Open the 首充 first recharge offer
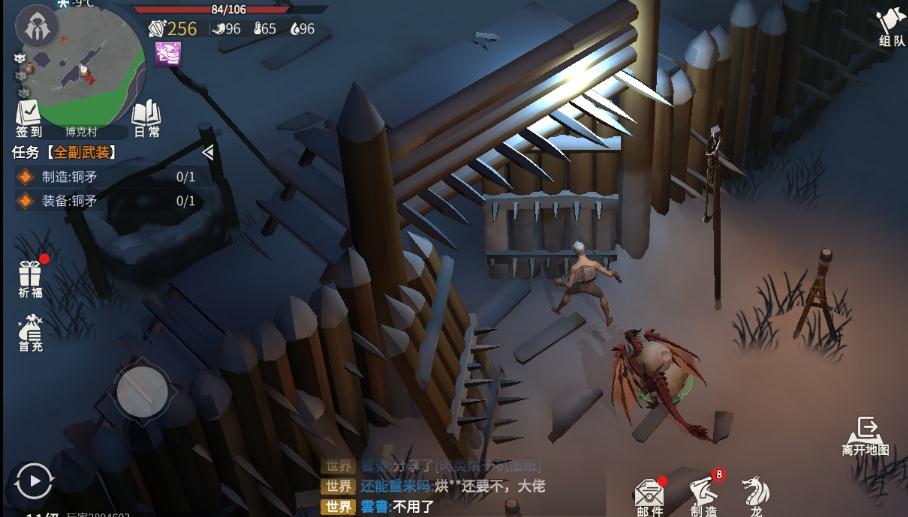The width and height of the screenshot is (908, 517). point(30,332)
